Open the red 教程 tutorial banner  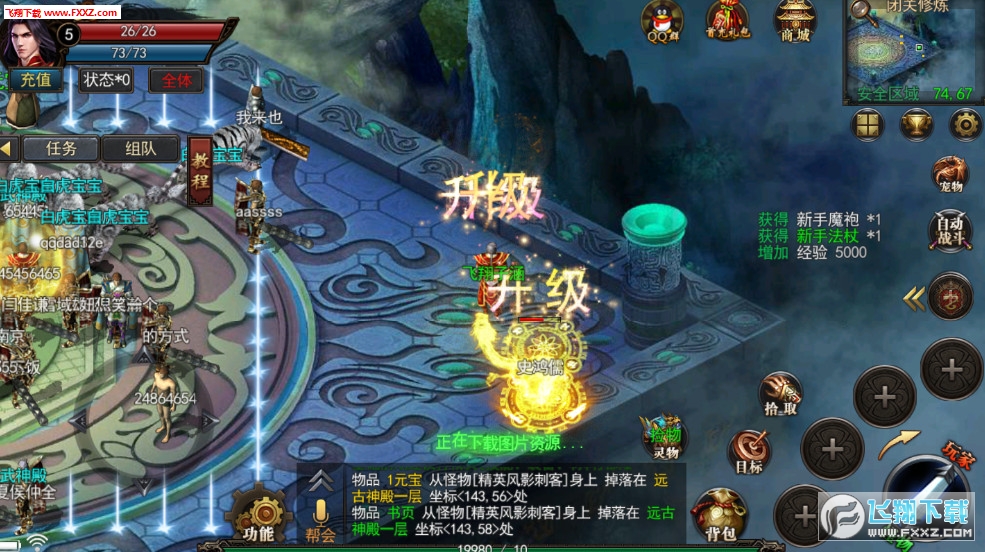pyautogui.click(x=200, y=169)
